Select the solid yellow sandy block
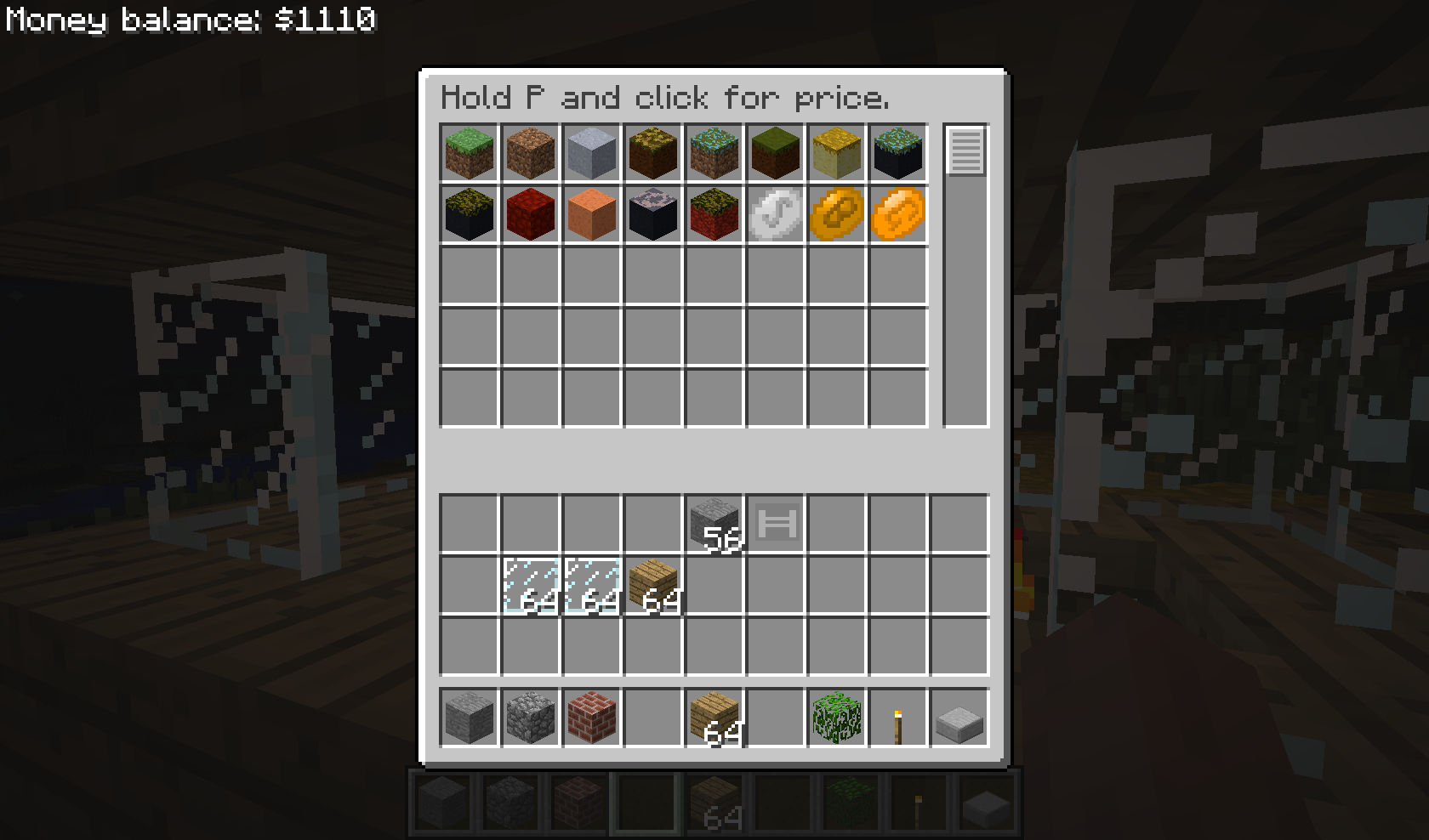 837,153
